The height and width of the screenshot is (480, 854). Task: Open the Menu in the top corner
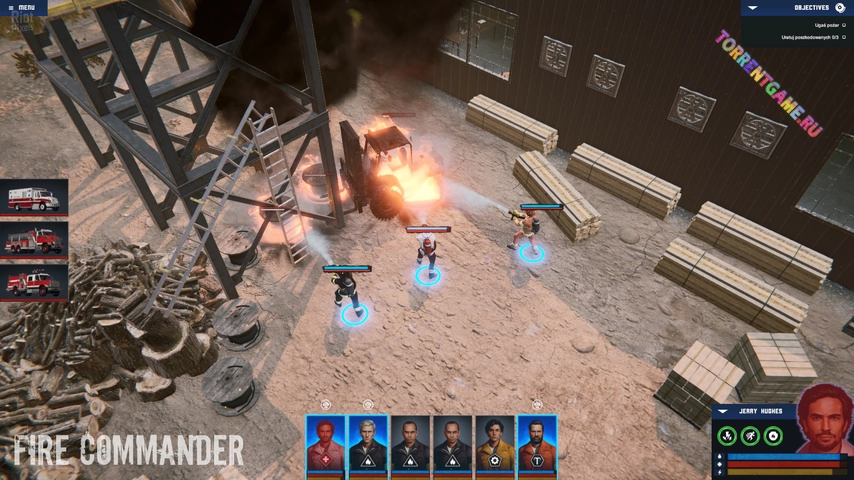tap(24, 8)
